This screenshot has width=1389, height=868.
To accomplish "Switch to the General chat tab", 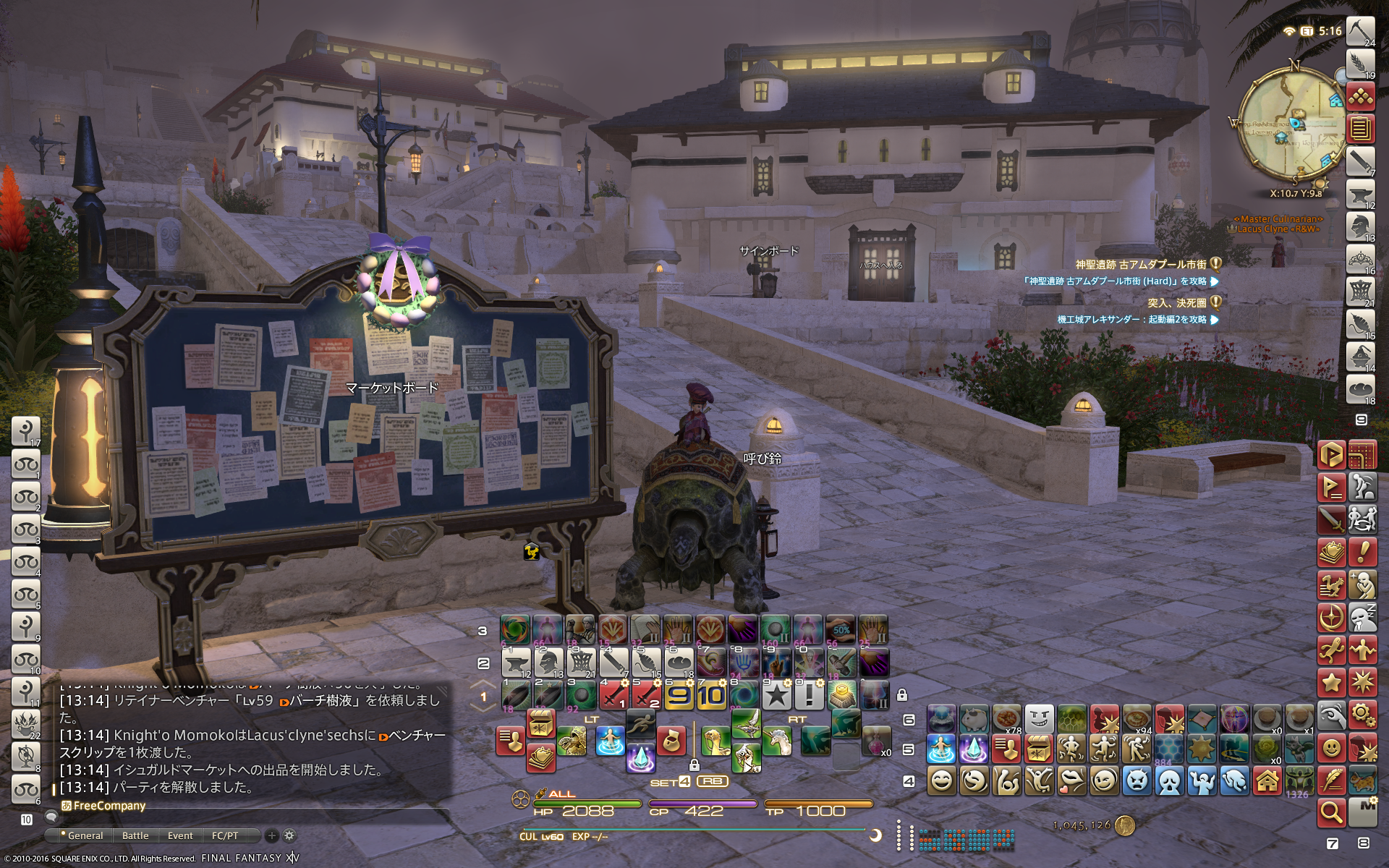I will pos(85,835).
